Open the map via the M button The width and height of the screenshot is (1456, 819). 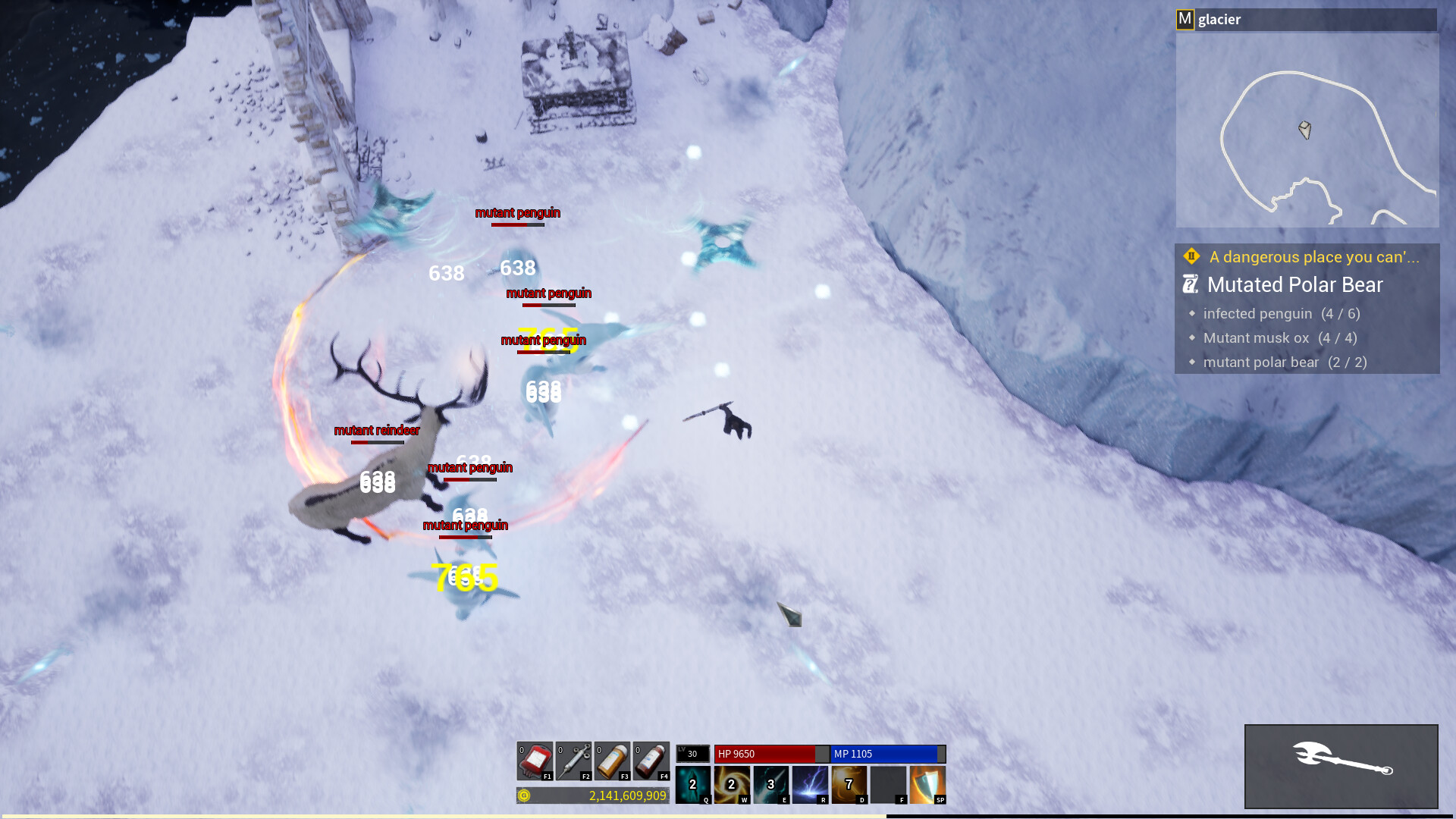pyautogui.click(x=1184, y=19)
